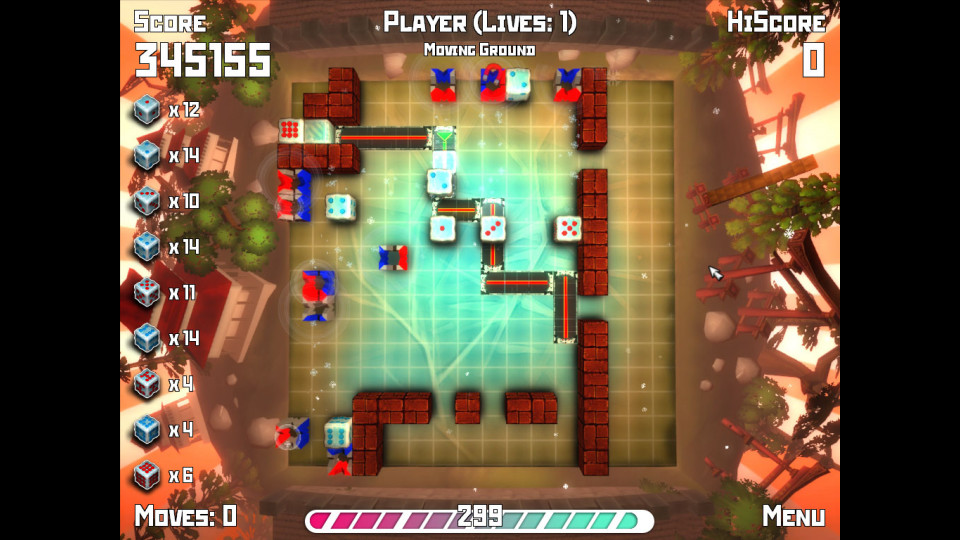Choose the single red pip die
The width and height of the screenshot is (960, 540).
click(442, 228)
